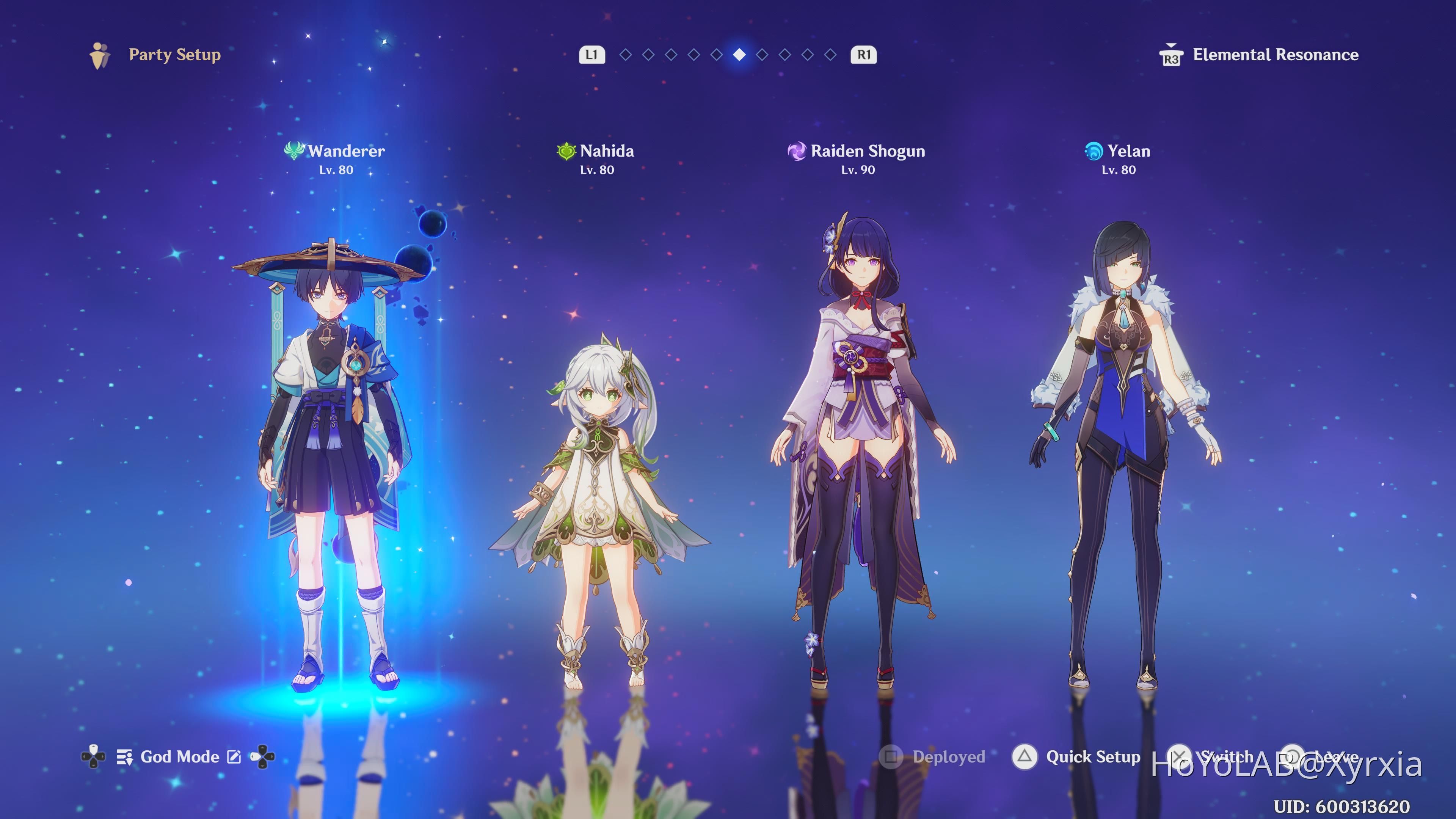Choose Nahida's party slot
Image resolution: width=1456 pixels, height=819 pixels.
point(599,497)
